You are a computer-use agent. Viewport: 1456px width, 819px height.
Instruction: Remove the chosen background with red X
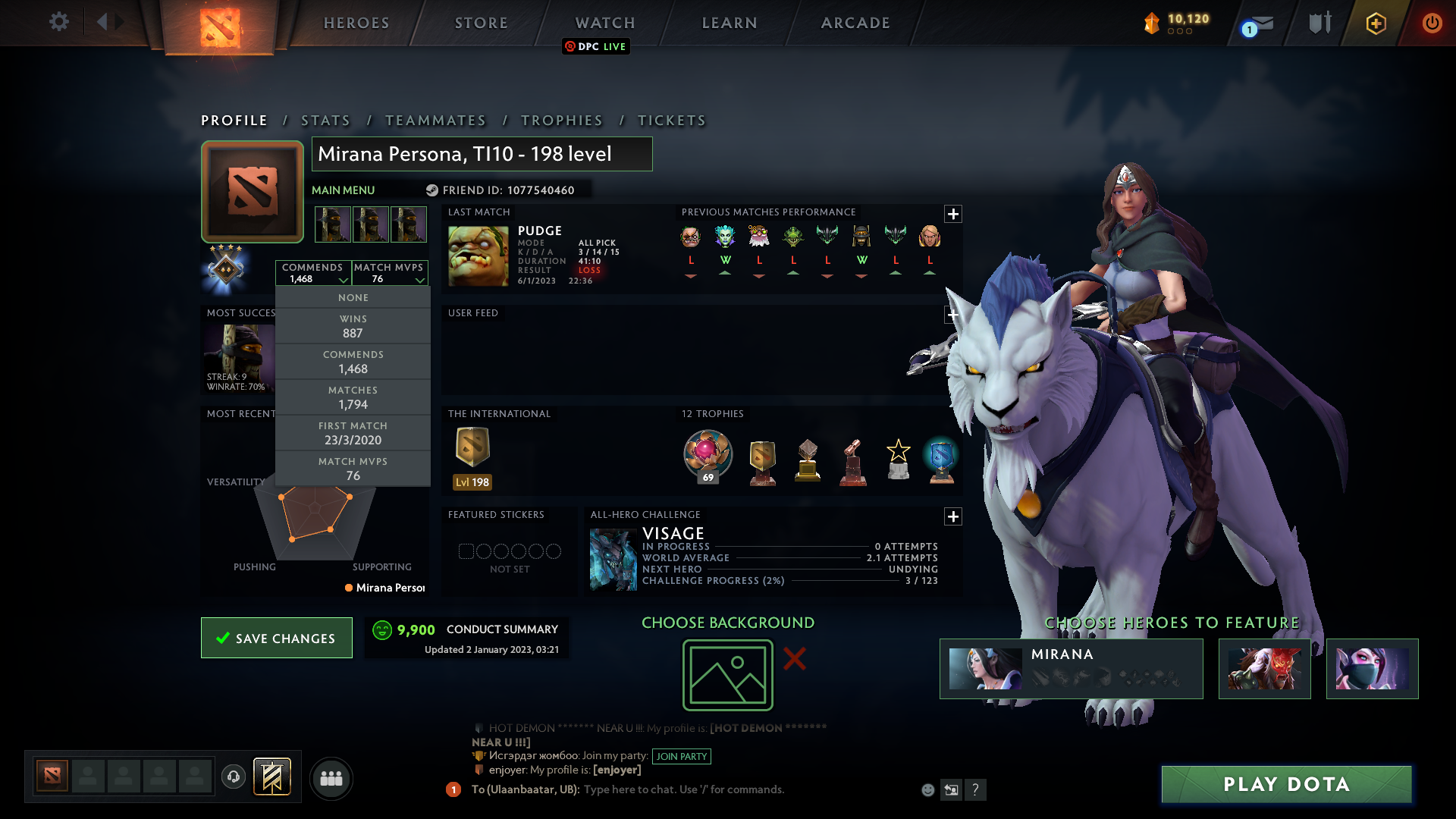[x=794, y=659]
